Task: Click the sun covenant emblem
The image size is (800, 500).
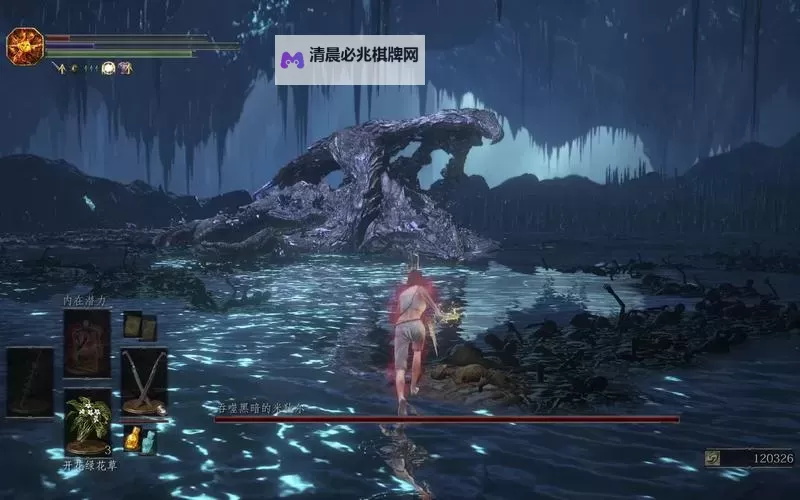Action: pyautogui.click(x=23, y=45)
